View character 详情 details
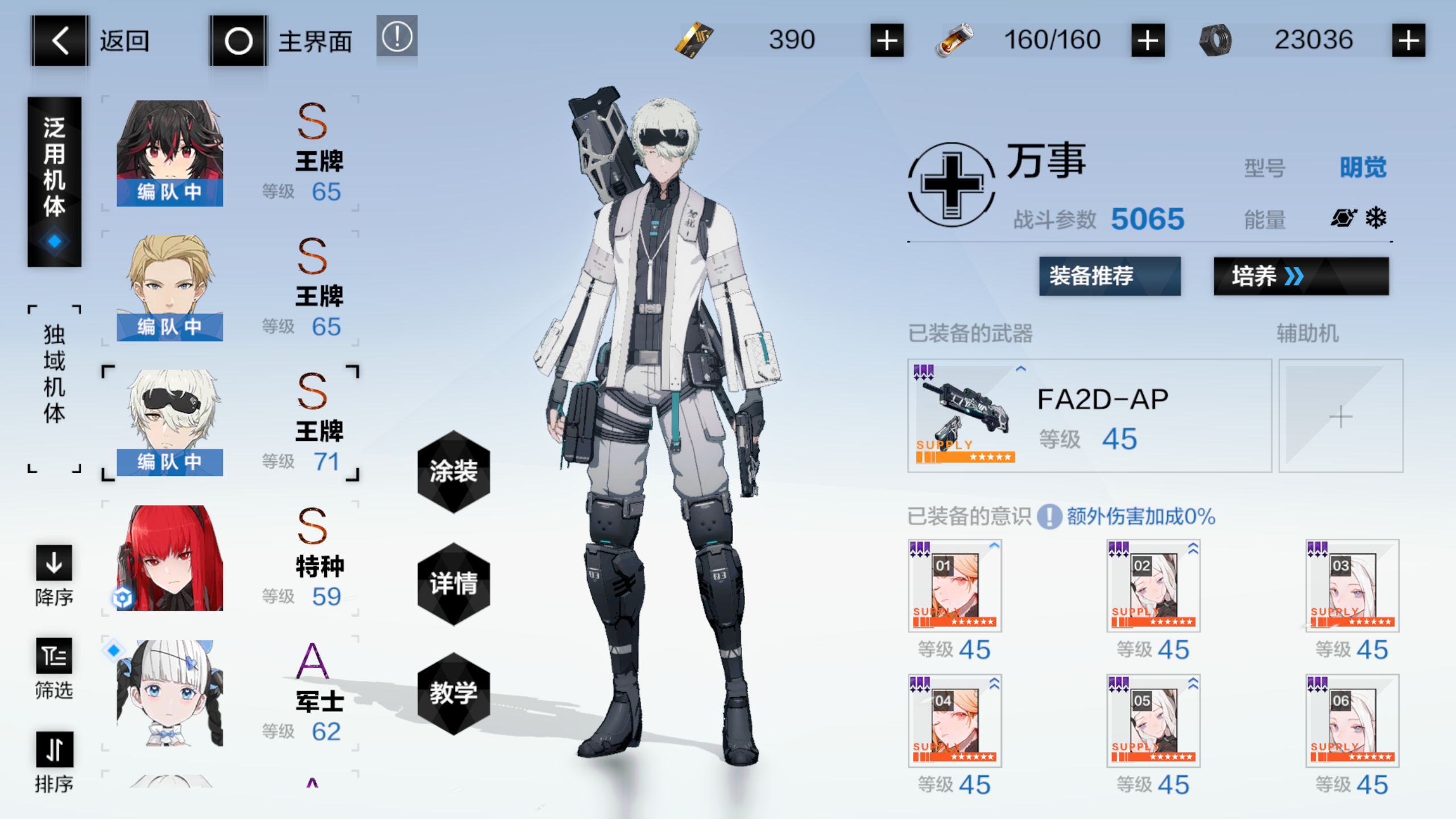 (453, 583)
